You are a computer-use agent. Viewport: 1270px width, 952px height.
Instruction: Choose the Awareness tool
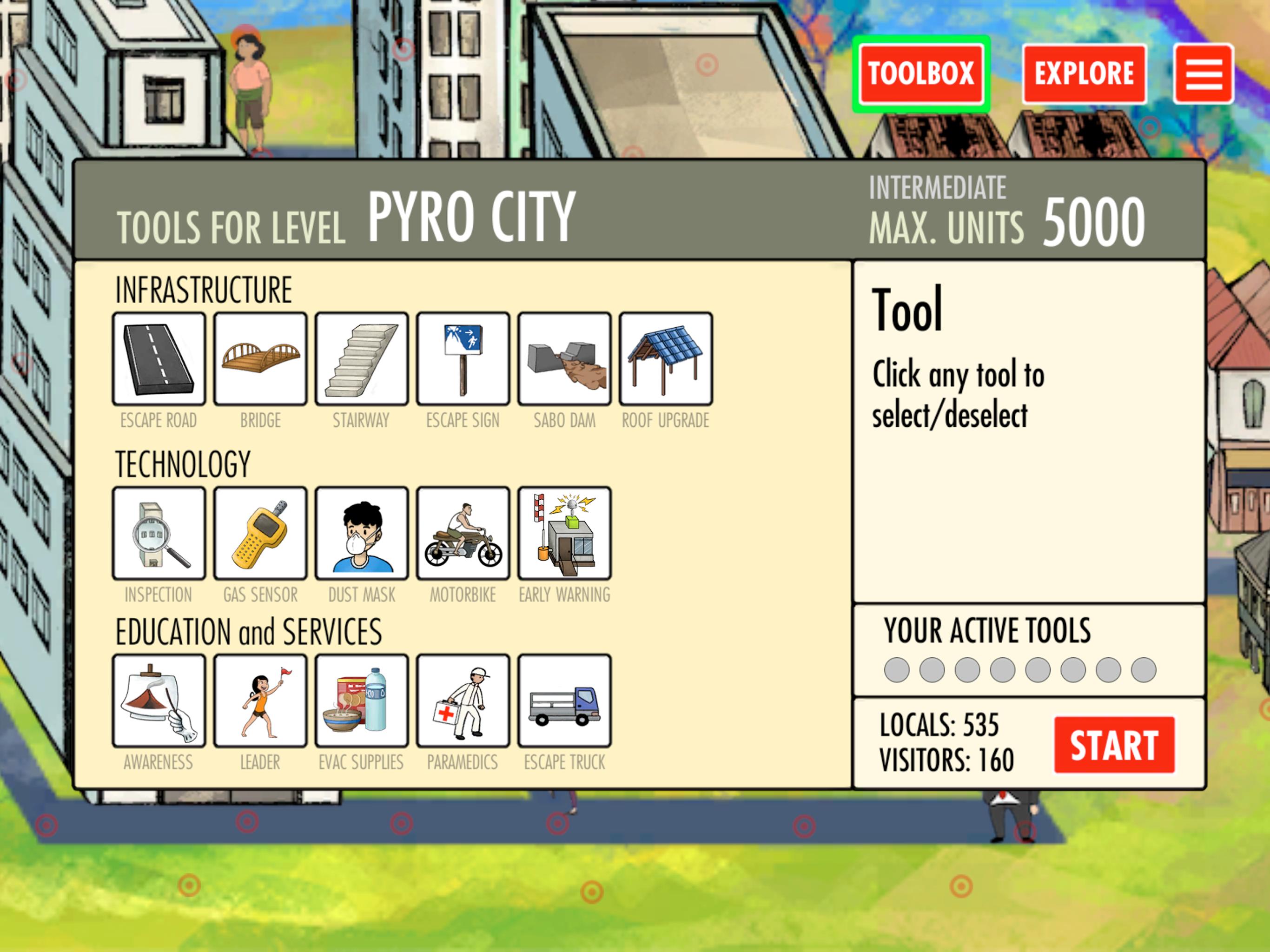point(159,701)
